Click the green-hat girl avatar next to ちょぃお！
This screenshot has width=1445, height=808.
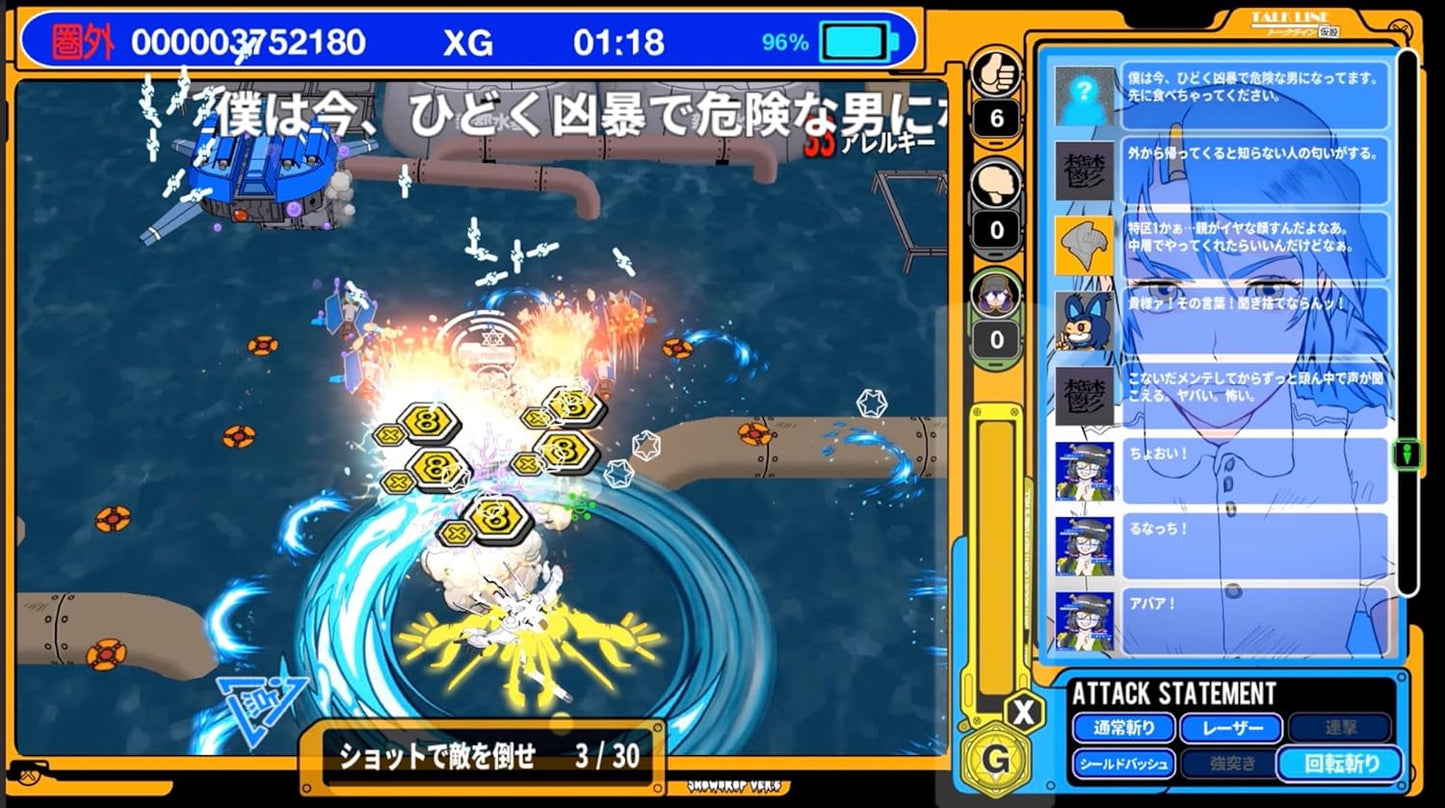click(1085, 470)
